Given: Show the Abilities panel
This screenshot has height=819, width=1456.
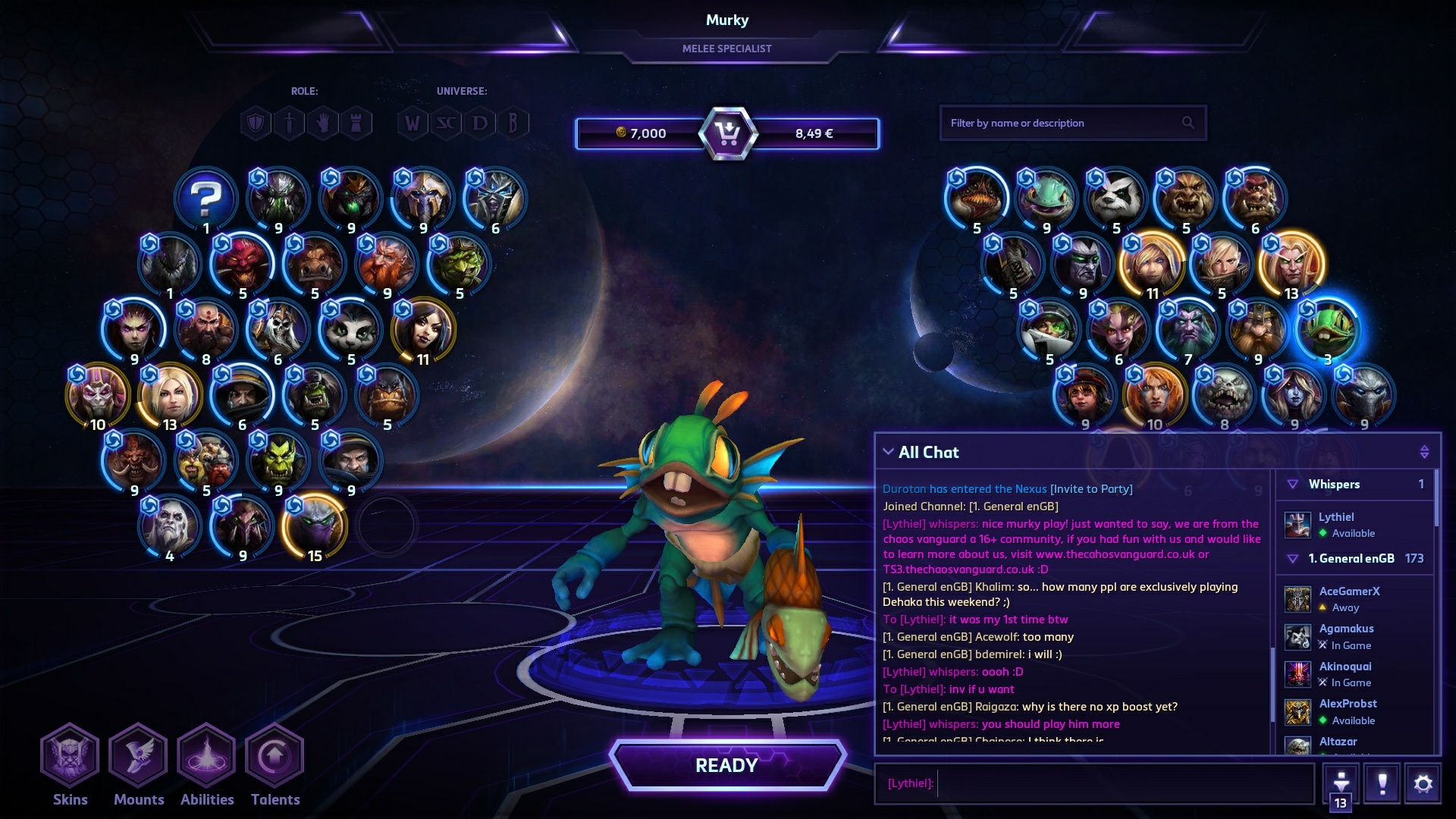Looking at the screenshot, I should click(x=206, y=757).
